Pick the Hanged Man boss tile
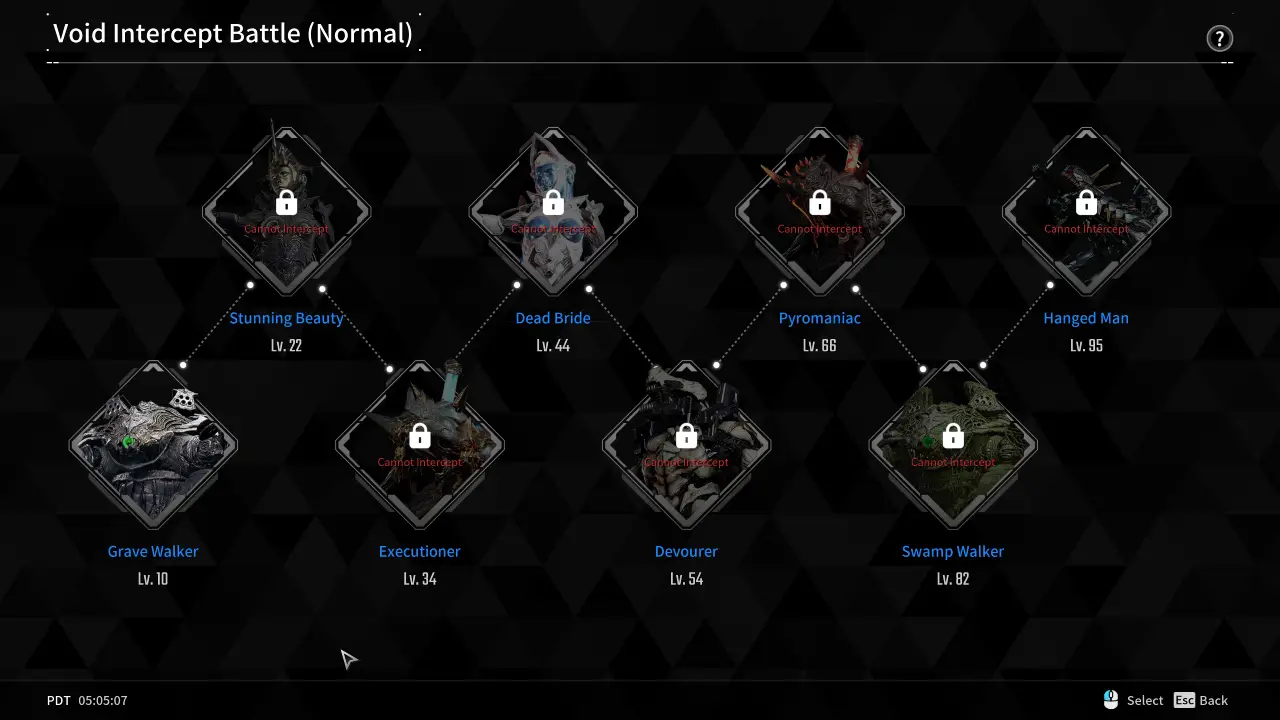The height and width of the screenshot is (720, 1280). click(1086, 212)
